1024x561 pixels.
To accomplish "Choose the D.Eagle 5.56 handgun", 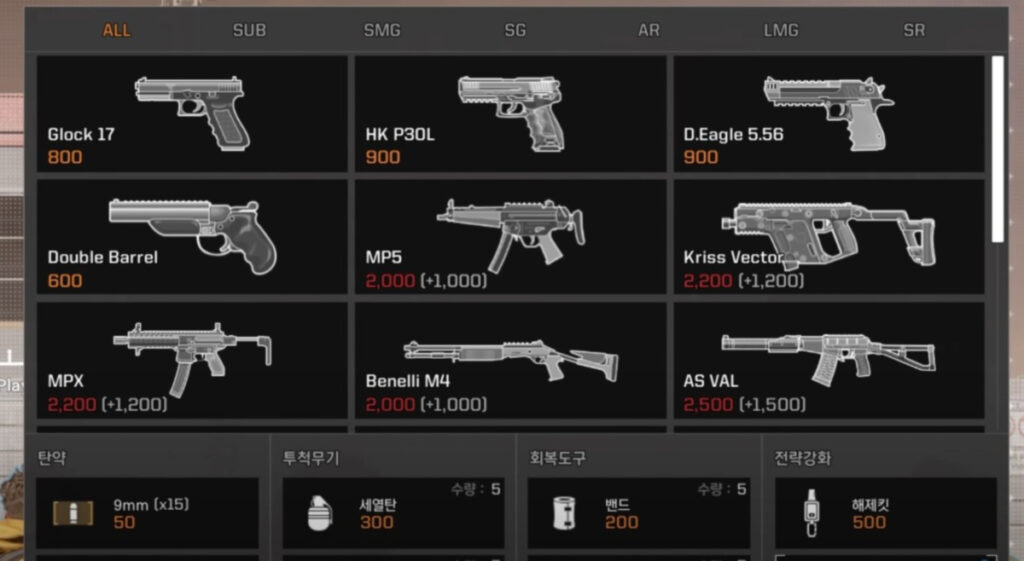I will (828, 114).
